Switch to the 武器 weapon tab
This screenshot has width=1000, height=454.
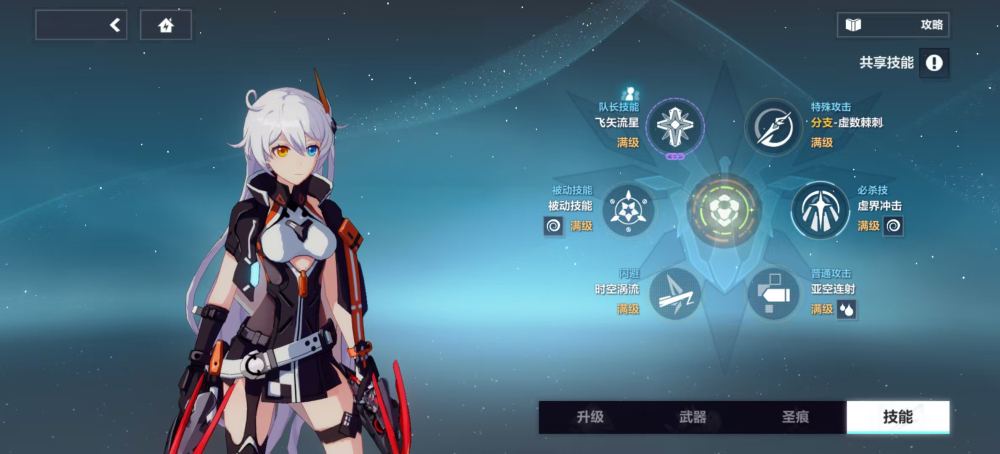point(692,417)
